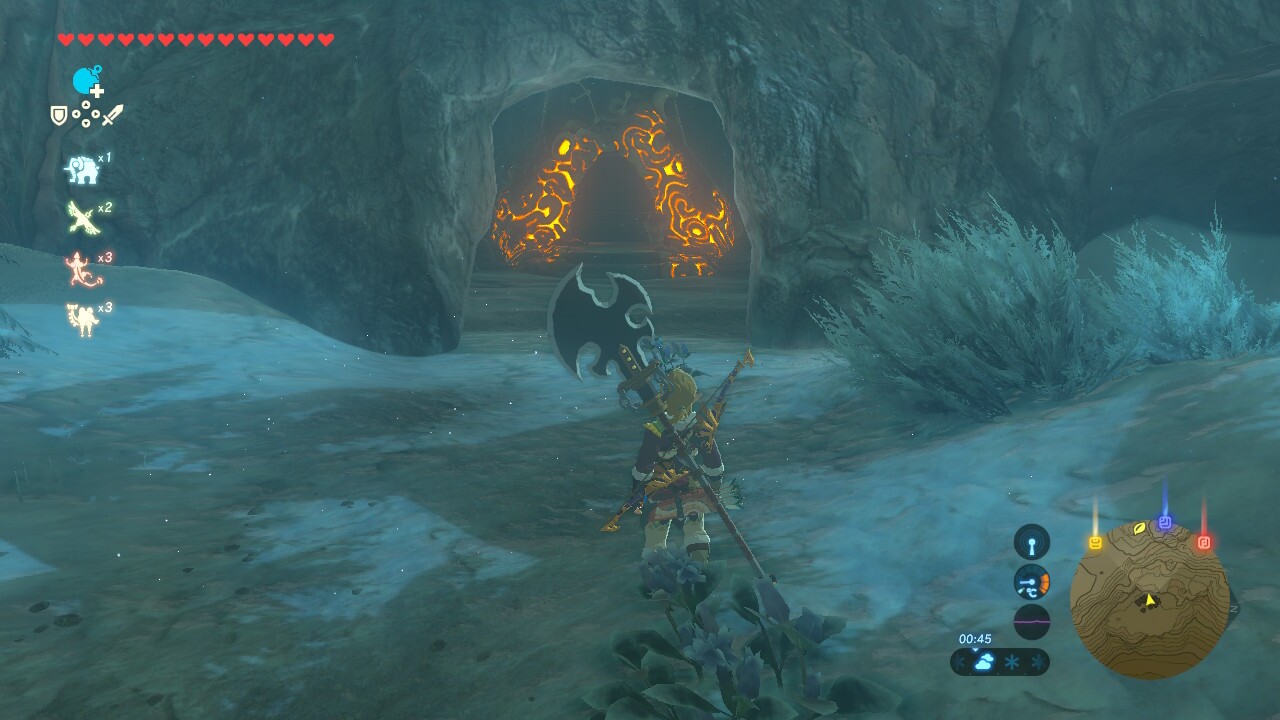Open the weather forecast bar

coord(1000,662)
